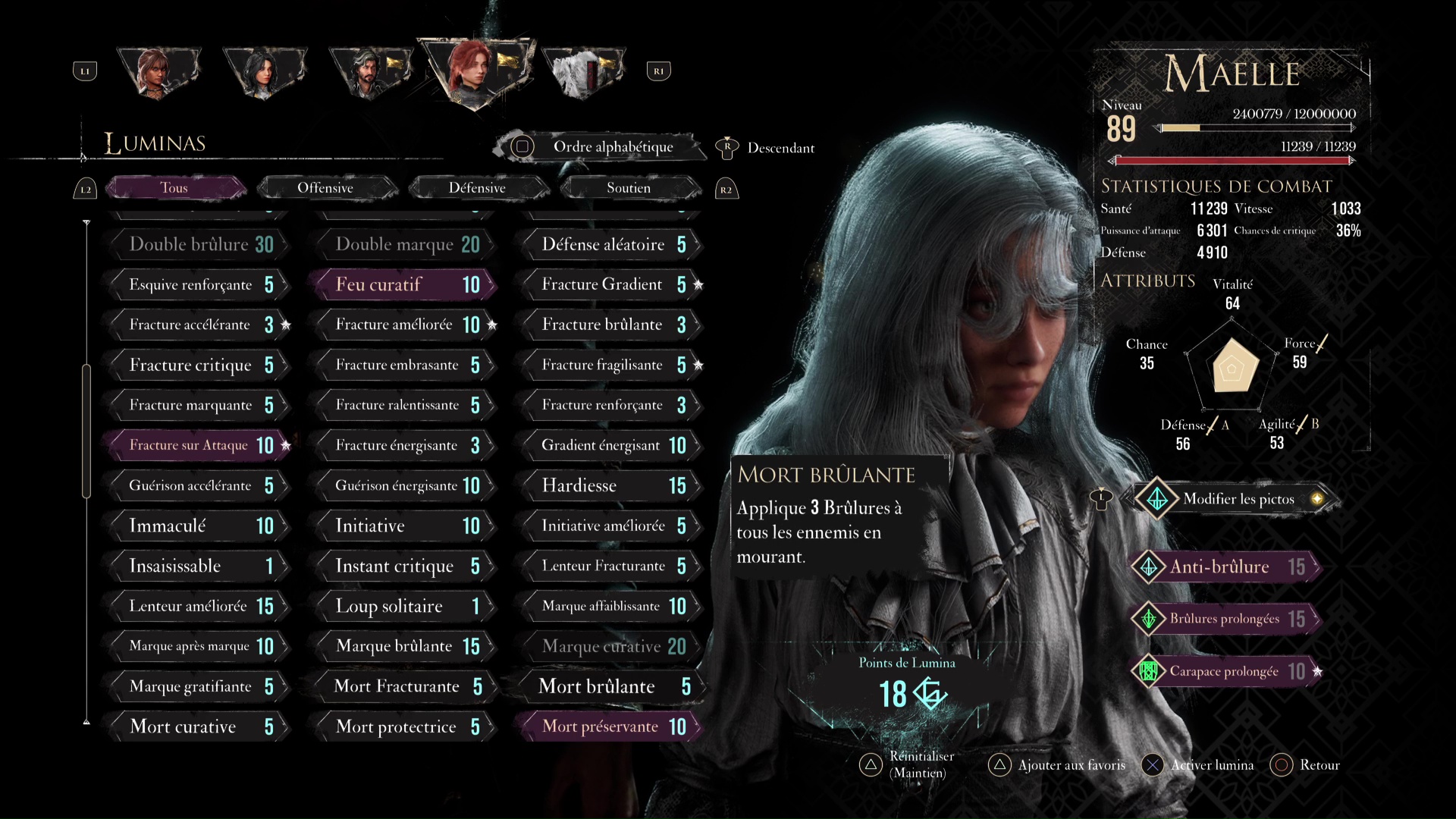Pick the Loup solitaire lumina
Image resolution: width=1456 pixels, height=819 pixels.
(x=404, y=606)
